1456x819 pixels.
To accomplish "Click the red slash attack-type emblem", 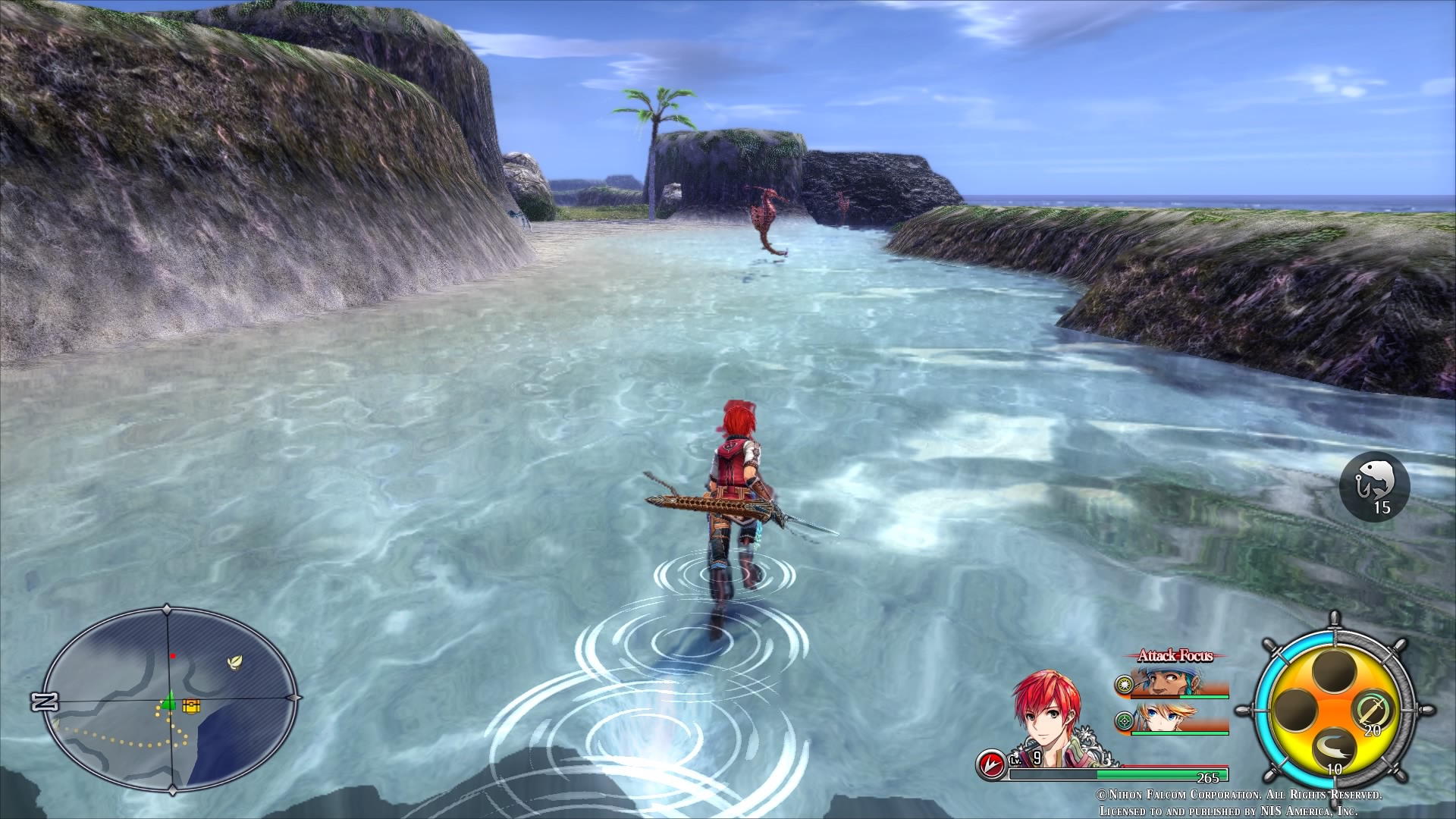I will click(x=988, y=764).
